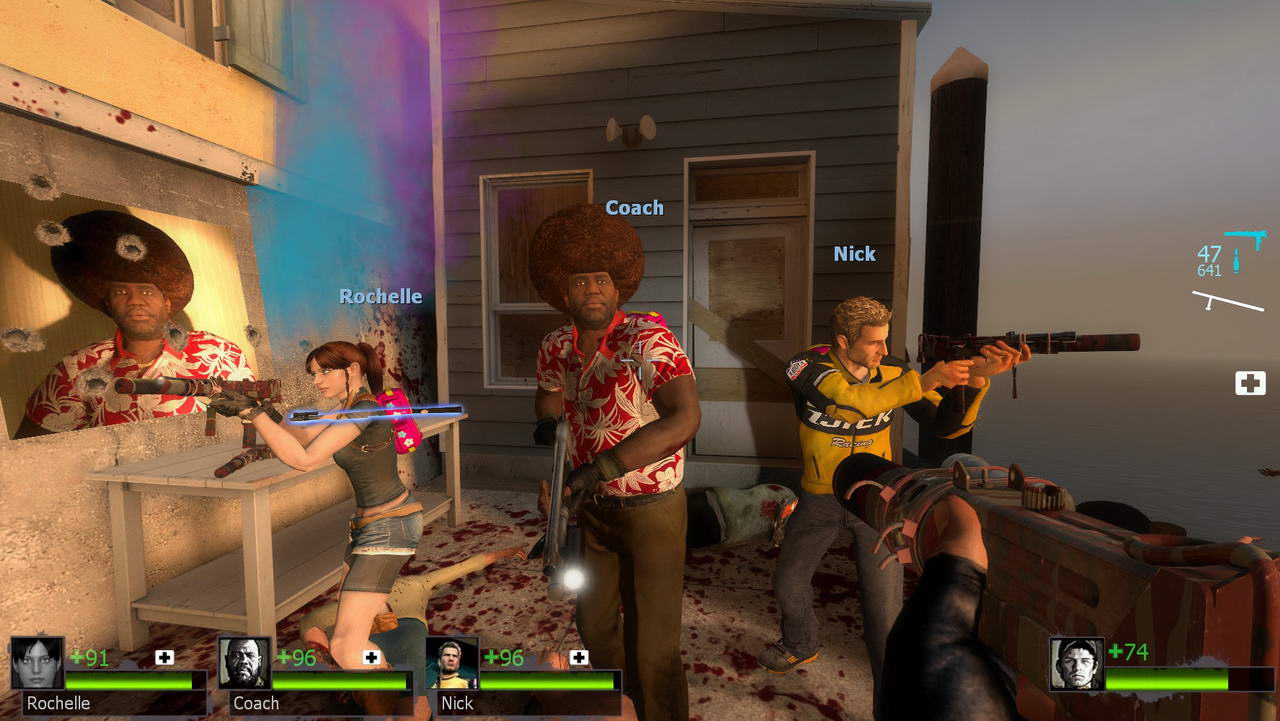Choose Nick's portrait in the team panel
This screenshot has height=721, width=1280.
451,663
